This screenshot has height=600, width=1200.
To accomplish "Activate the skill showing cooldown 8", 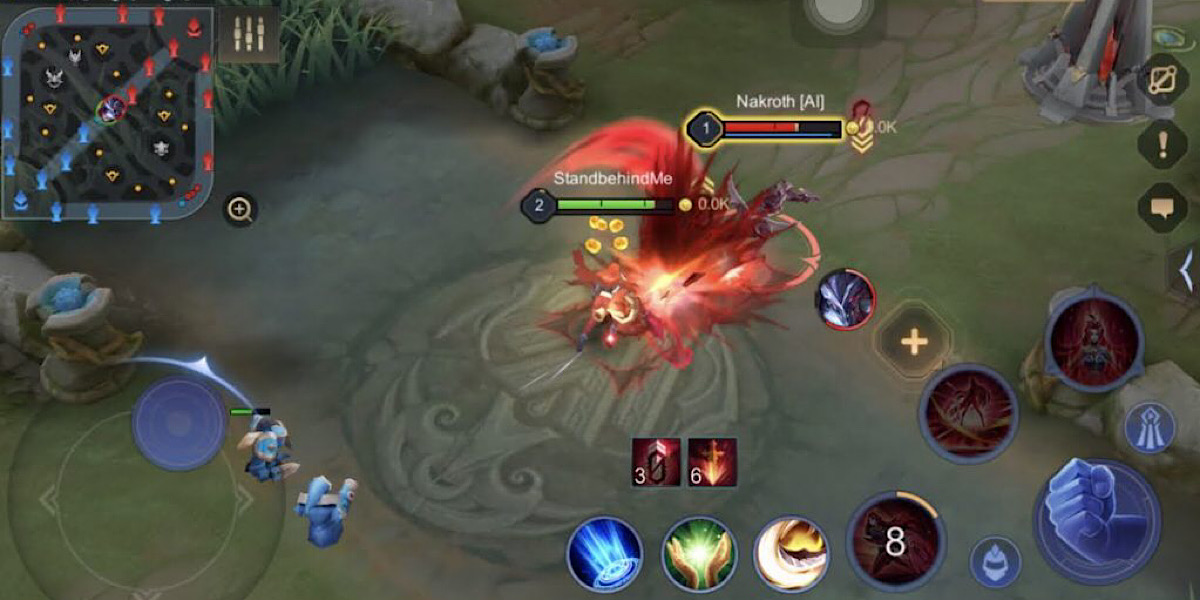I will click(x=894, y=541).
